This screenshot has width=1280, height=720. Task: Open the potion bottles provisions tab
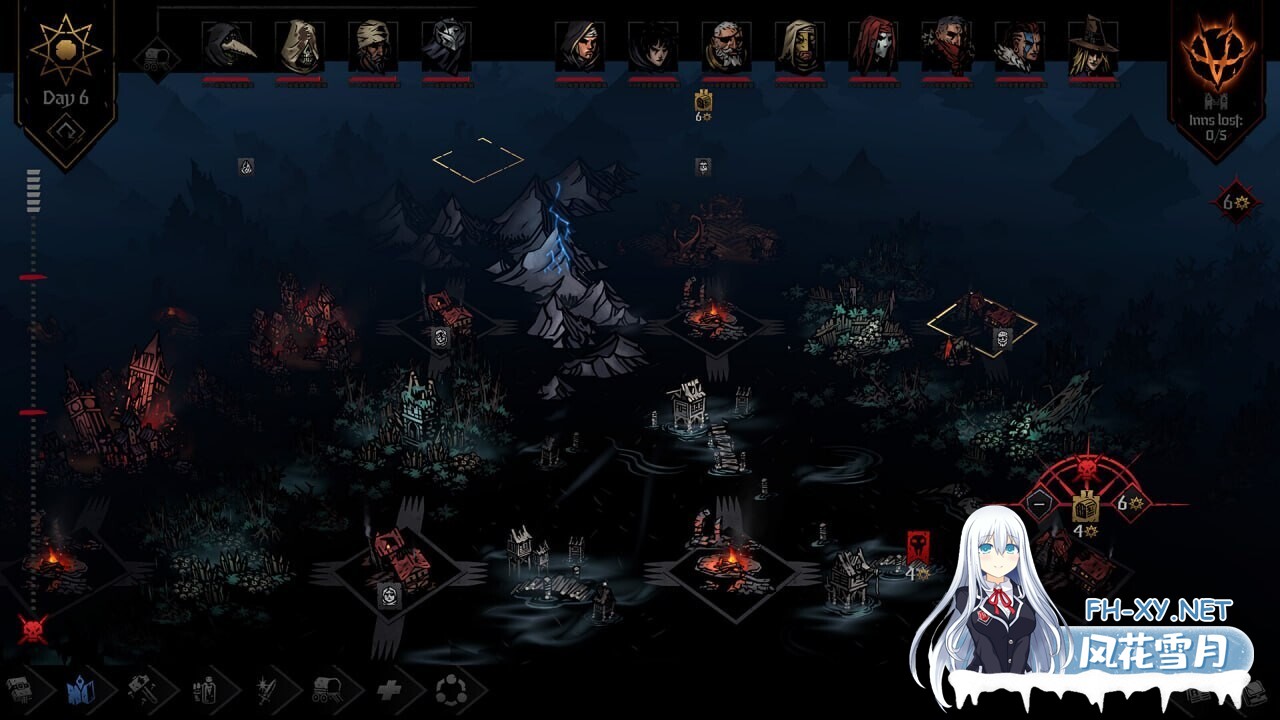click(202, 688)
